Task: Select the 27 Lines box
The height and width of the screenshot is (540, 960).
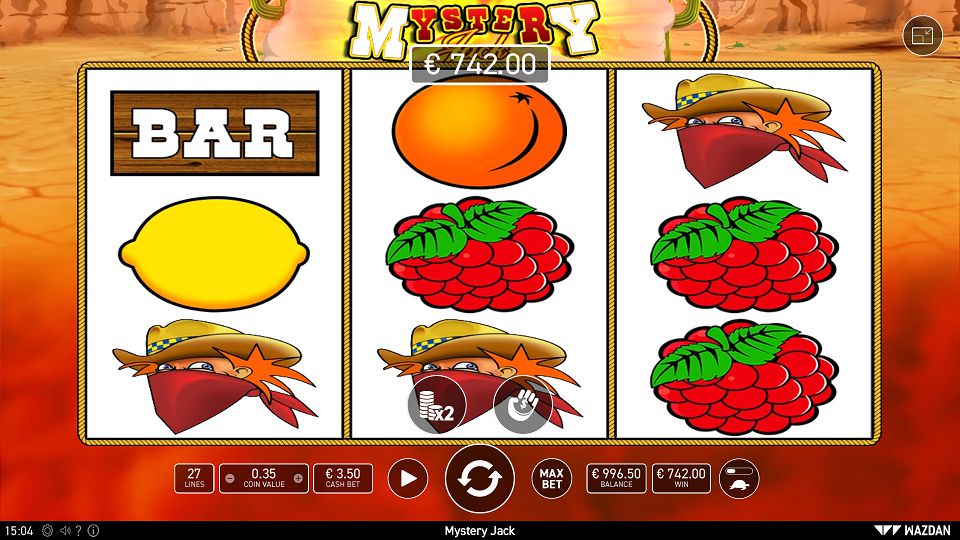Action: point(193,478)
